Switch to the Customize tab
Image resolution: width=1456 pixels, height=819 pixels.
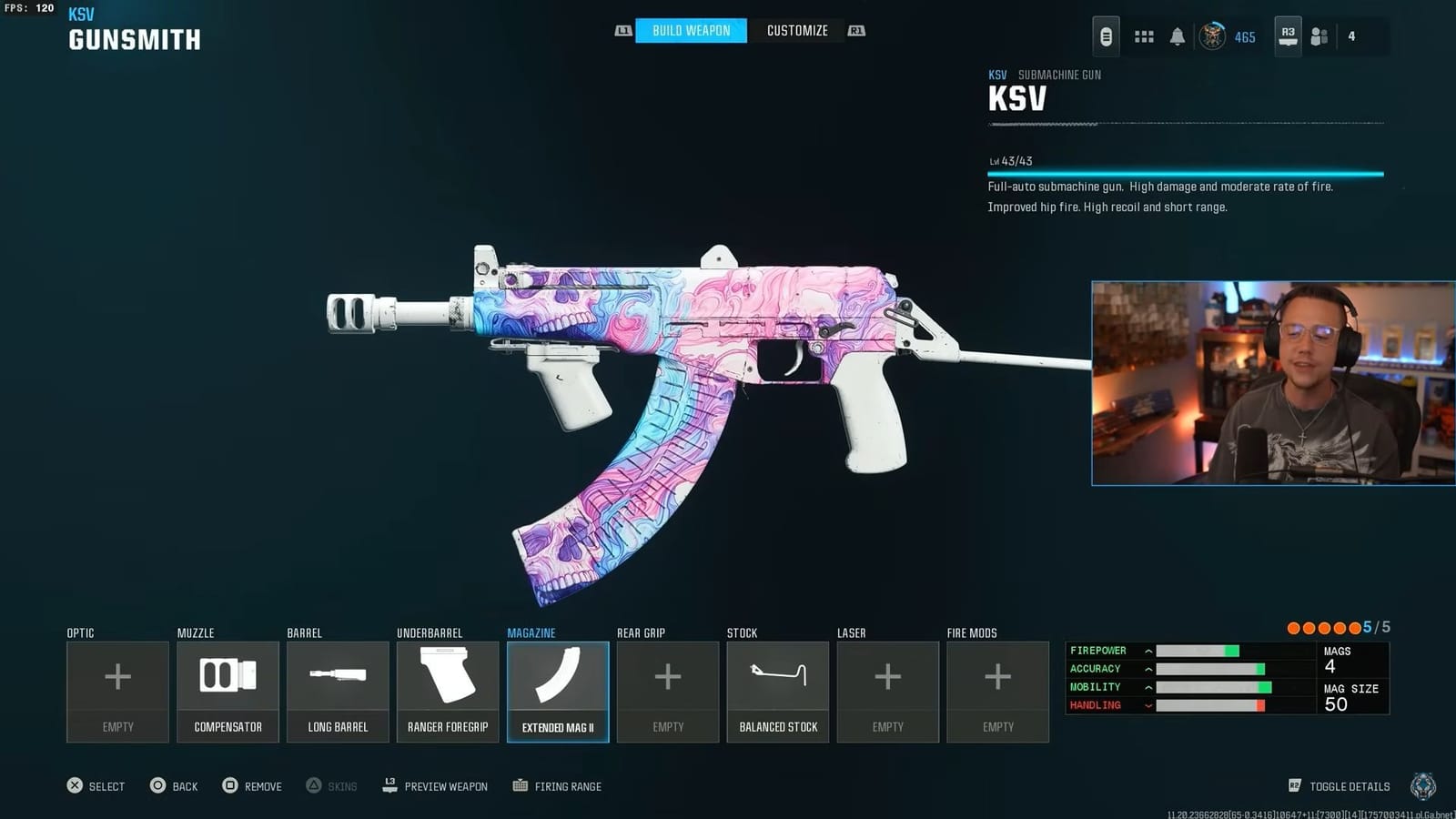click(796, 30)
